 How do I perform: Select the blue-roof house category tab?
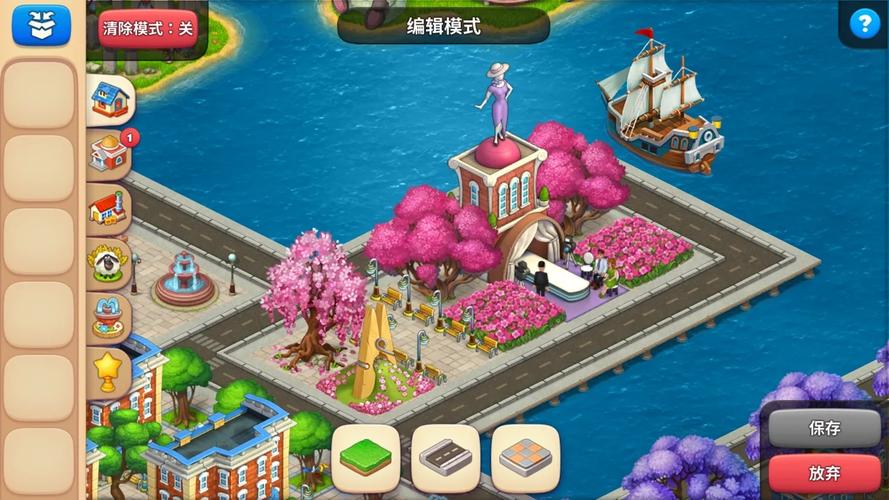tap(109, 100)
